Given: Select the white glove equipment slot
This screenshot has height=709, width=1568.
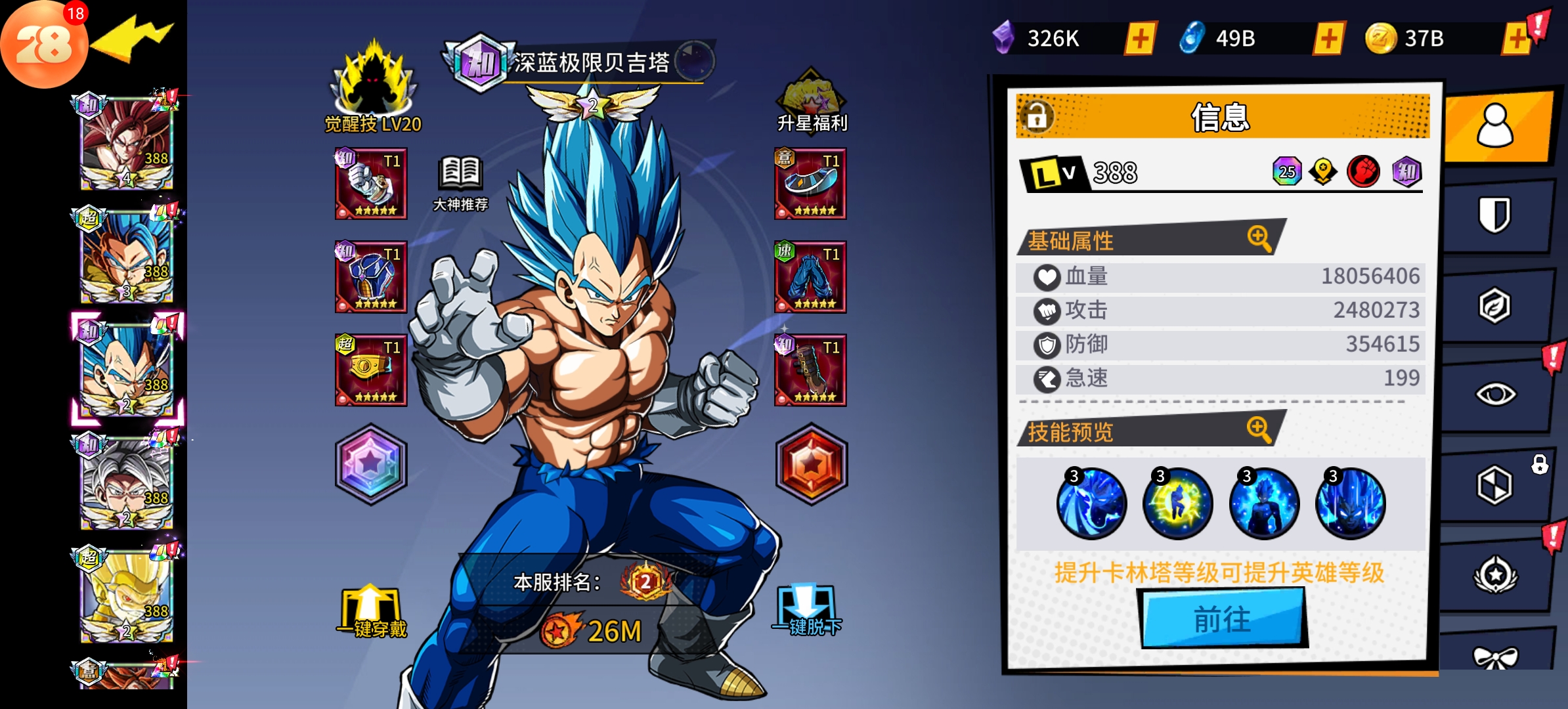Looking at the screenshot, I should 371,184.
